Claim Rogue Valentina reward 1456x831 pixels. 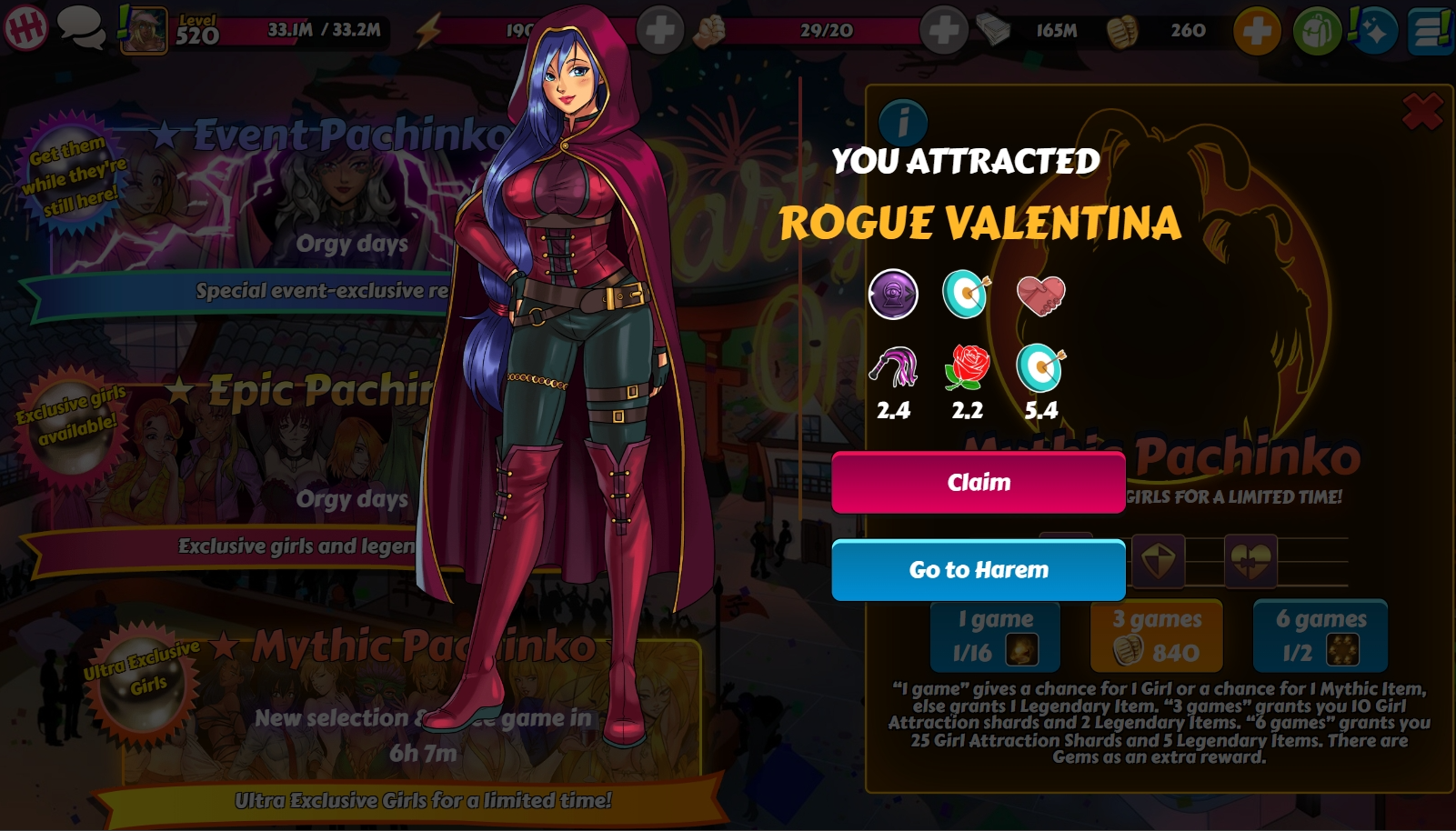[x=979, y=482]
